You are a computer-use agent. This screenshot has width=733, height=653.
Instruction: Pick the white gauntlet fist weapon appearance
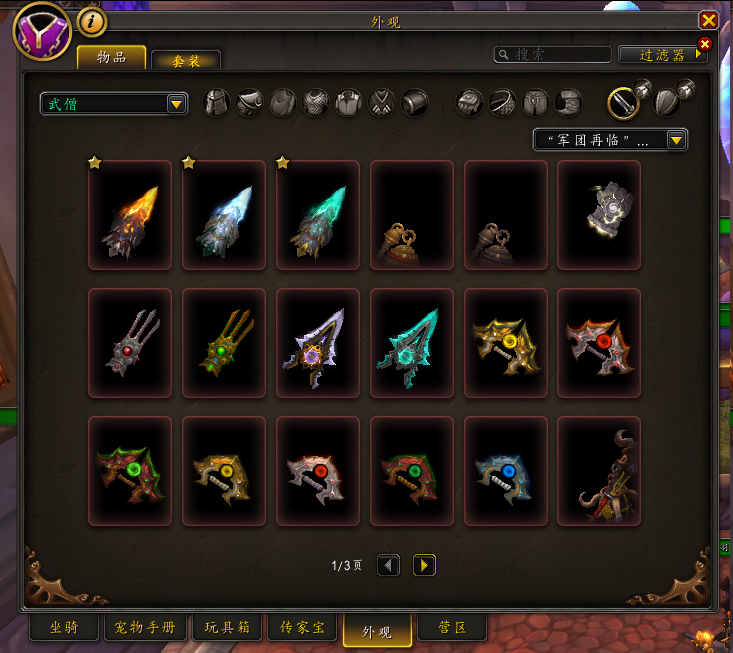point(599,215)
